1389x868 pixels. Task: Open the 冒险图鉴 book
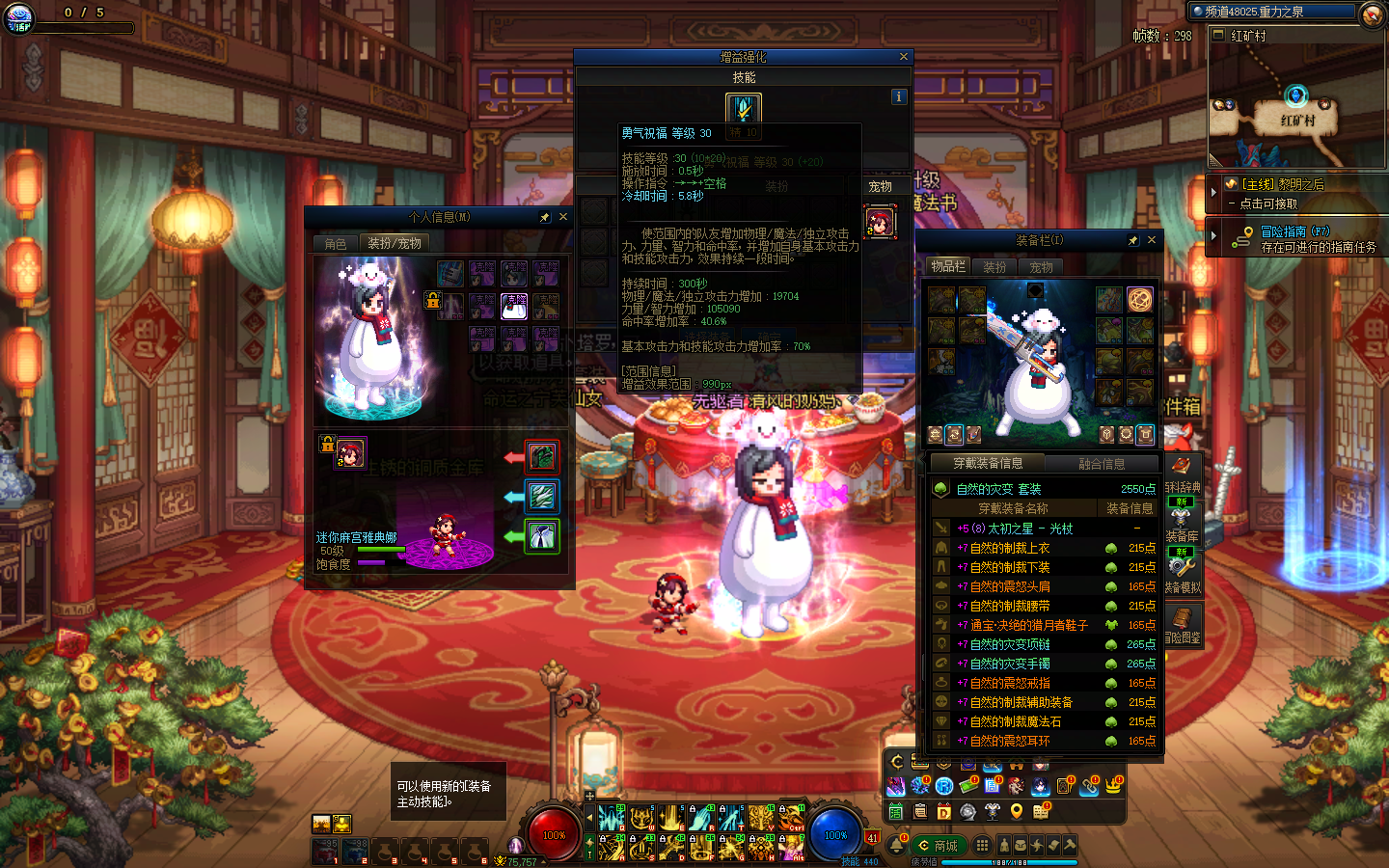[1182, 623]
